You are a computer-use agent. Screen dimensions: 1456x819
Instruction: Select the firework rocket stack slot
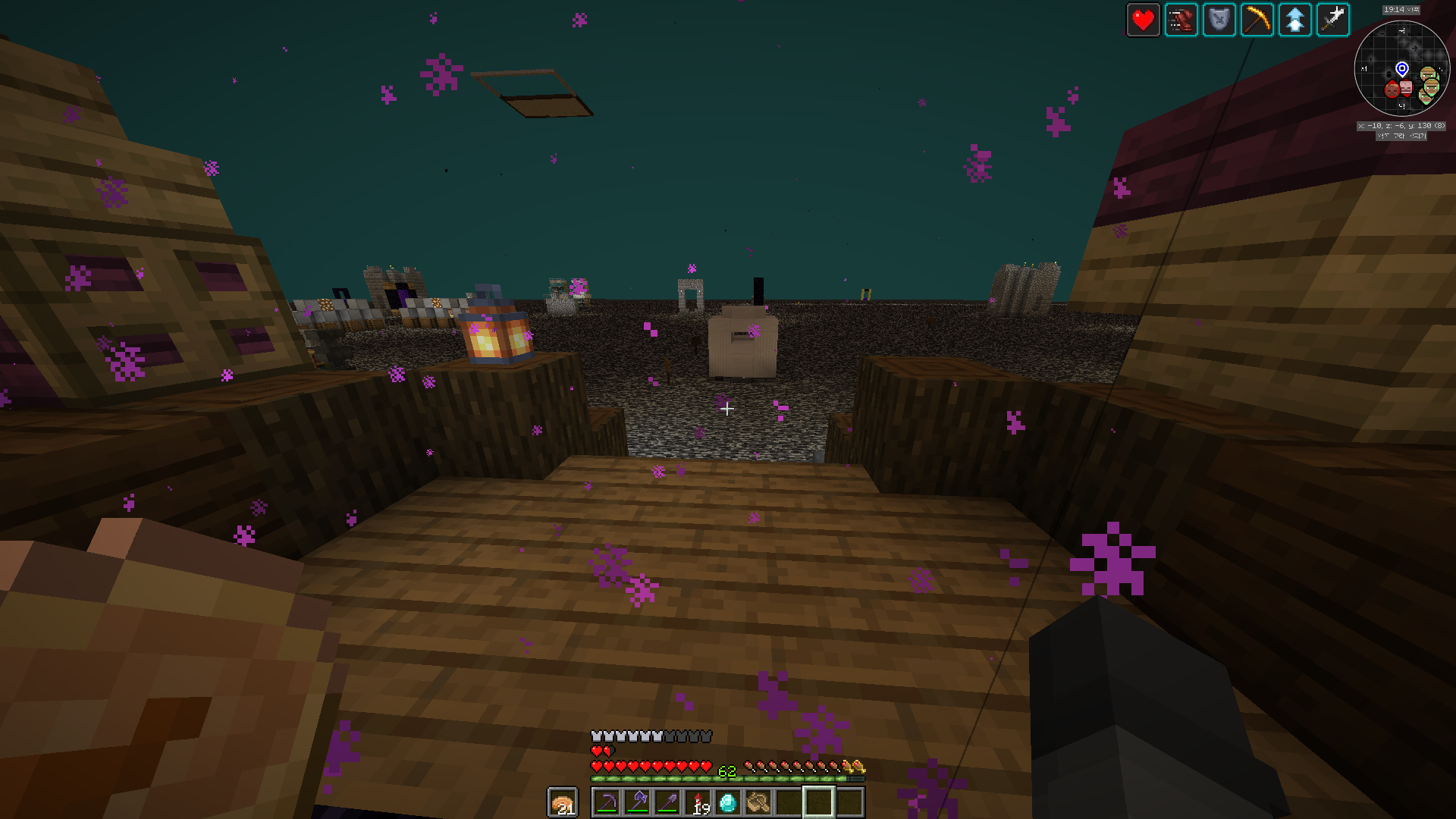coord(698,802)
